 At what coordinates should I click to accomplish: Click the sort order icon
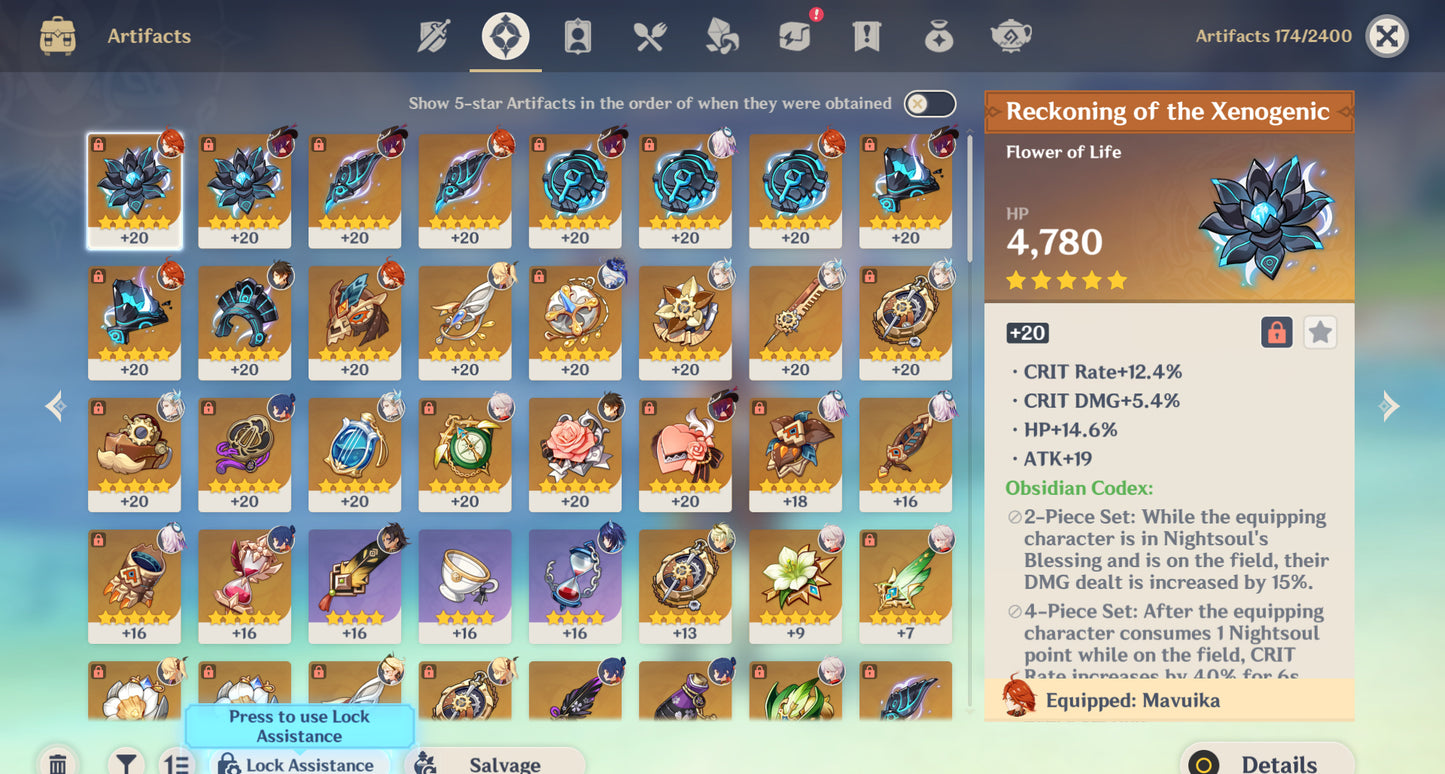point(176,762)
